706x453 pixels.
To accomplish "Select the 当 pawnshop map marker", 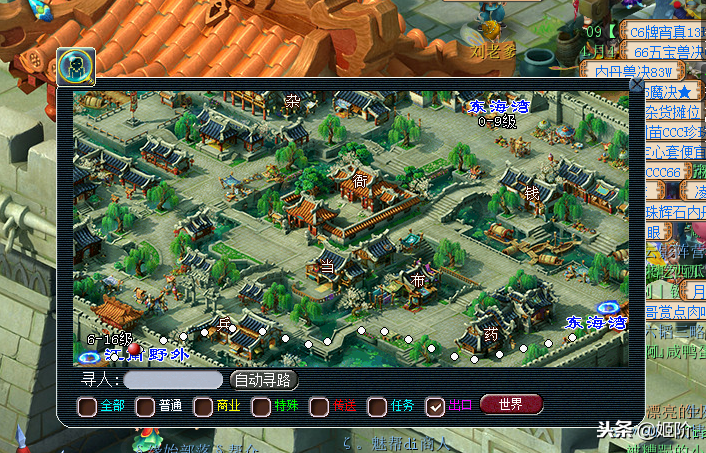I will tap(326, 265).
